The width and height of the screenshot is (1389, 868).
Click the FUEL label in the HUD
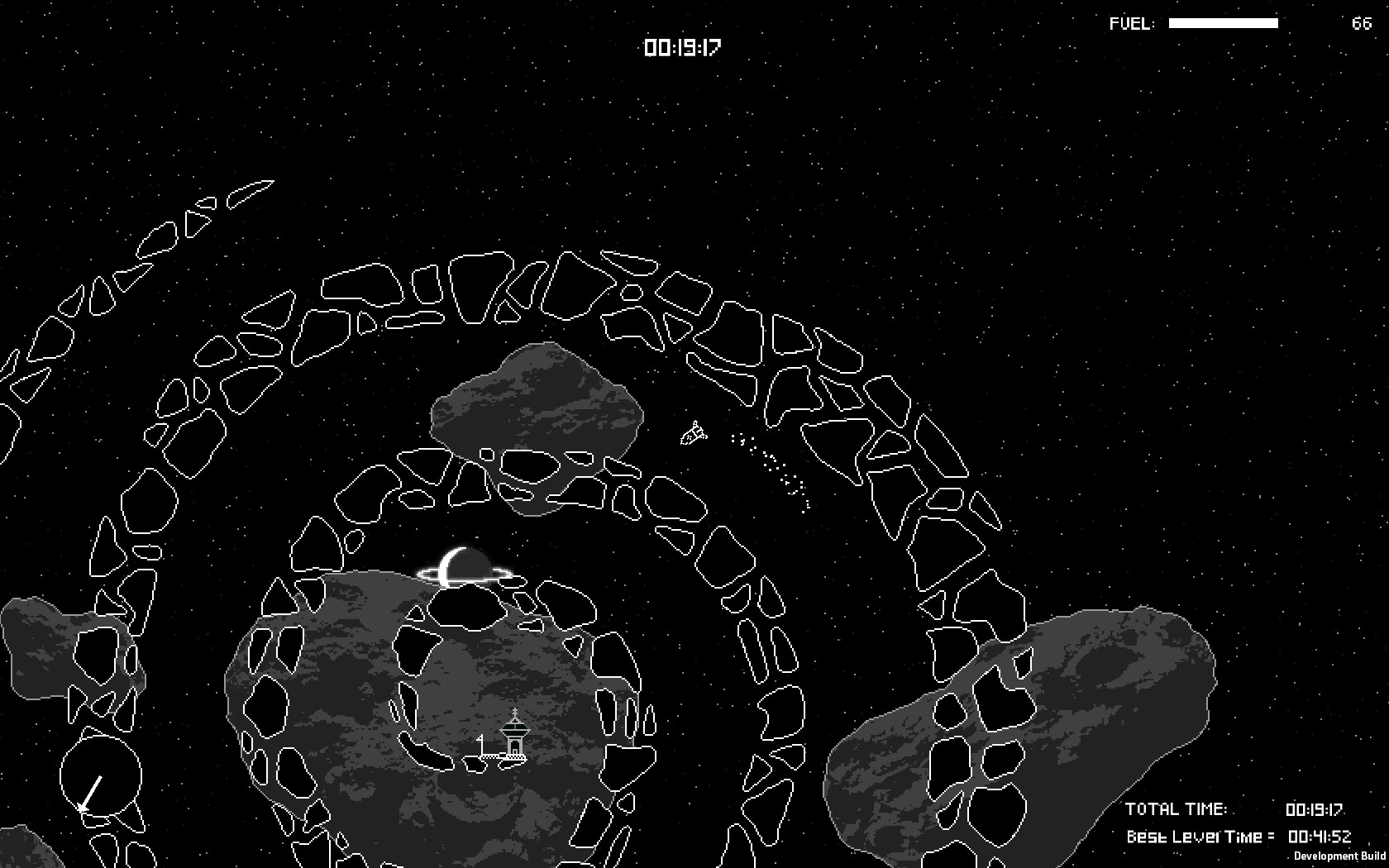(x=1130, y=23)
